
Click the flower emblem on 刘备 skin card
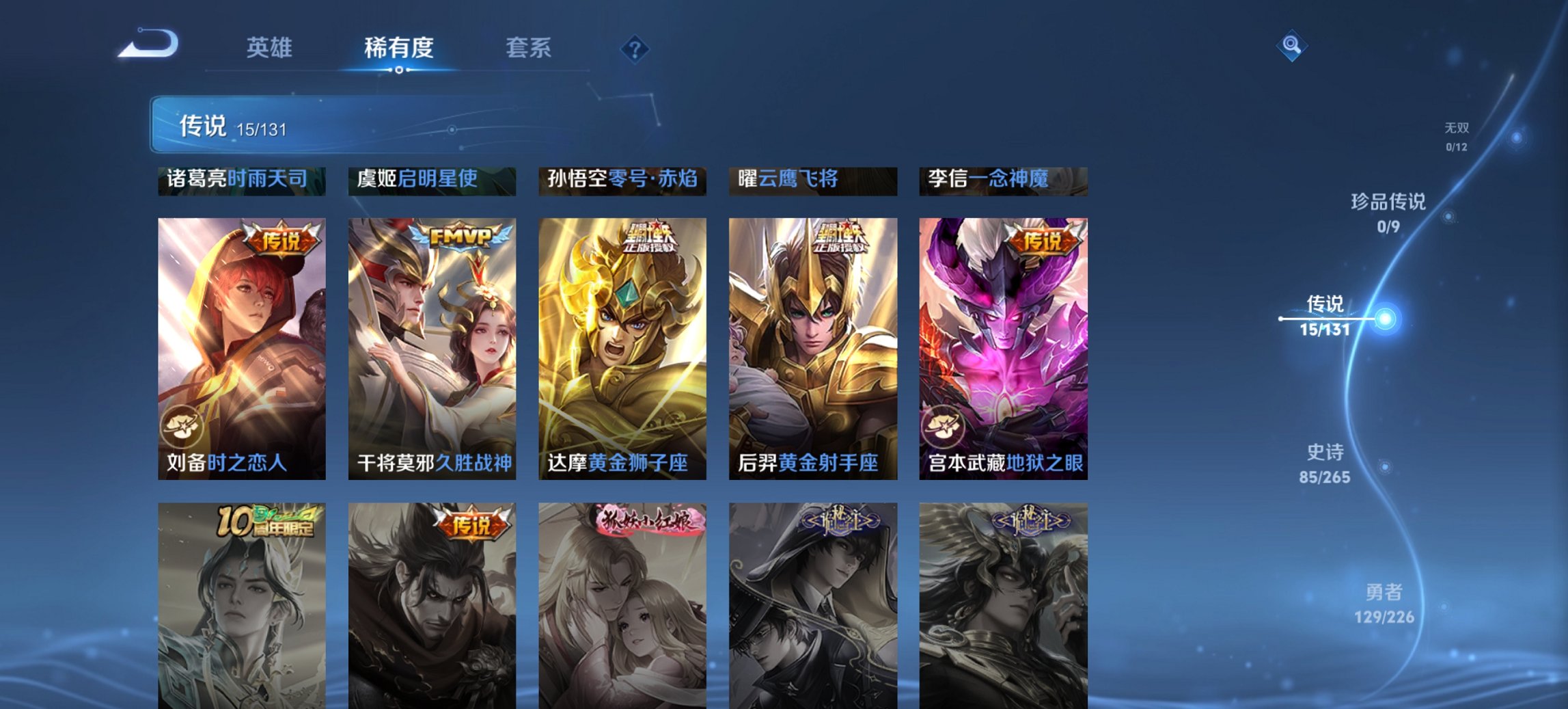point(184,427)
